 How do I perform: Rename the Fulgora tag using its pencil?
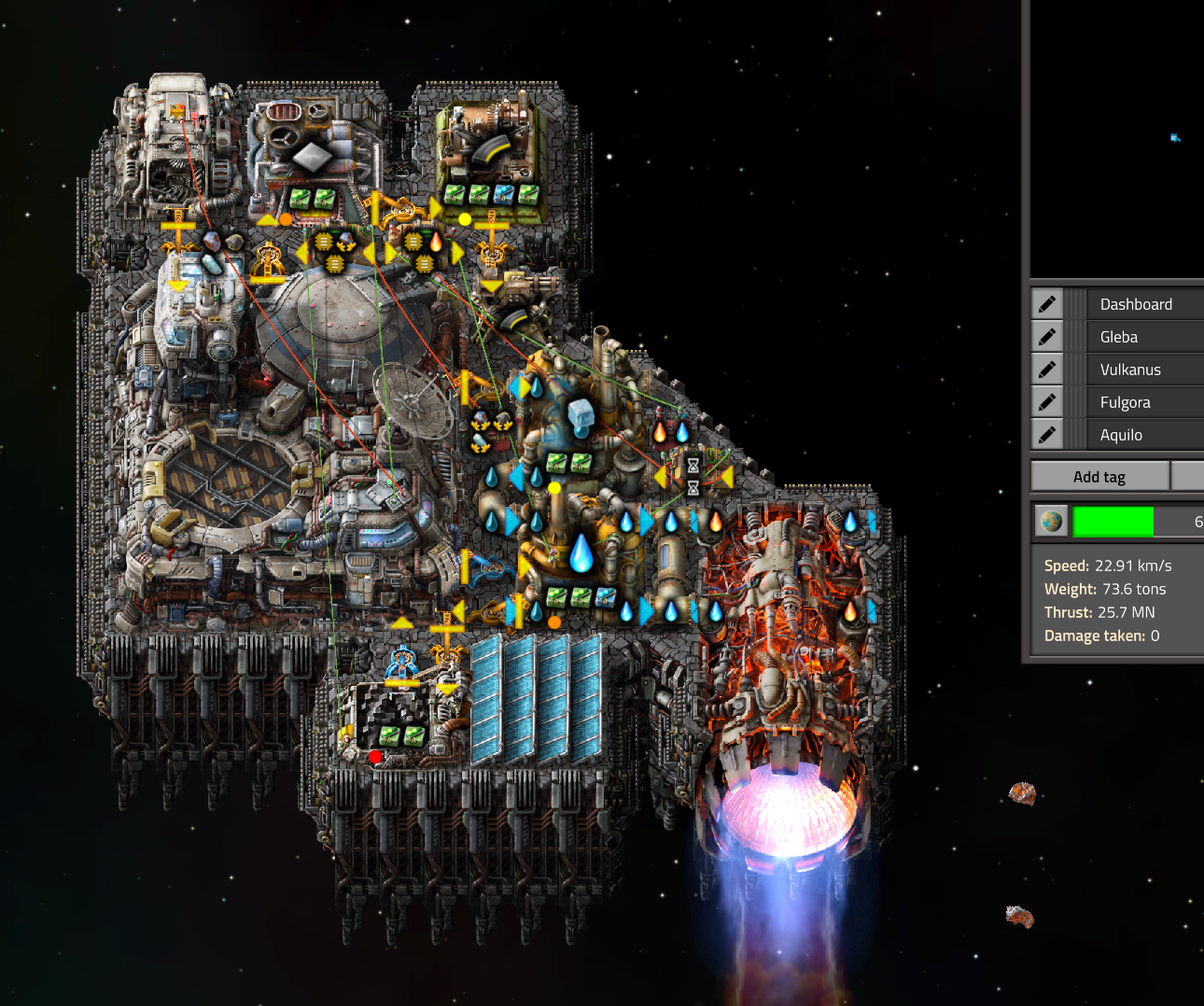(x=1047, y=402)
